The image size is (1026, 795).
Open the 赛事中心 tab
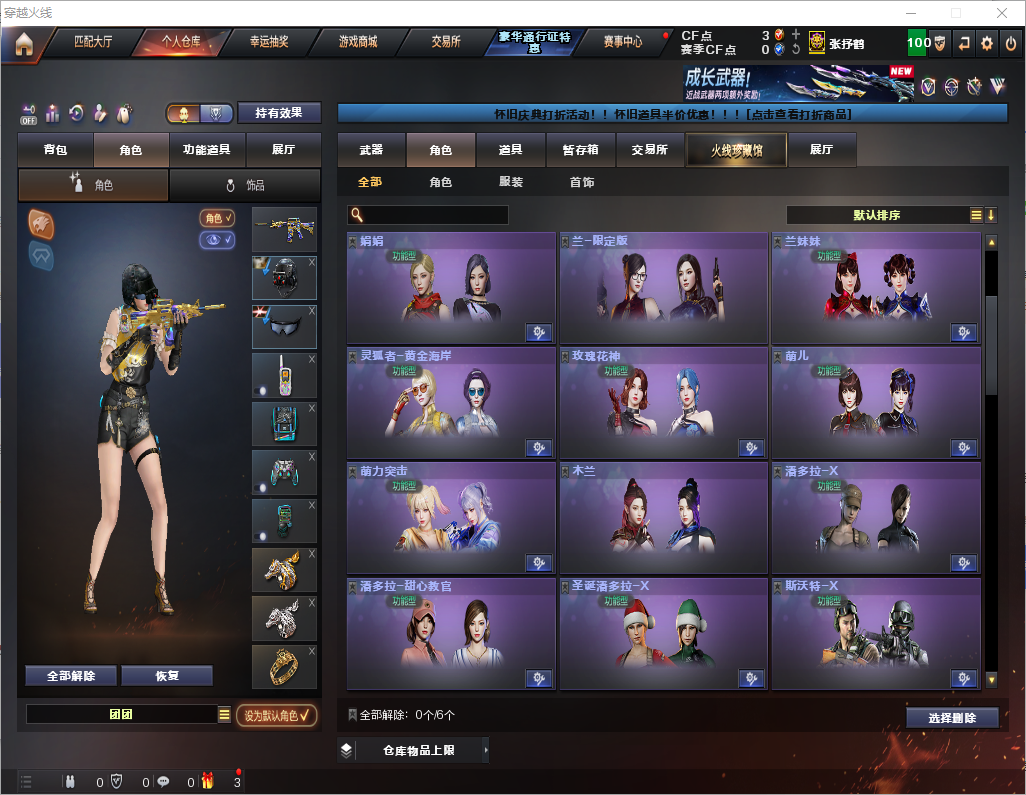(x=622, y=42)
